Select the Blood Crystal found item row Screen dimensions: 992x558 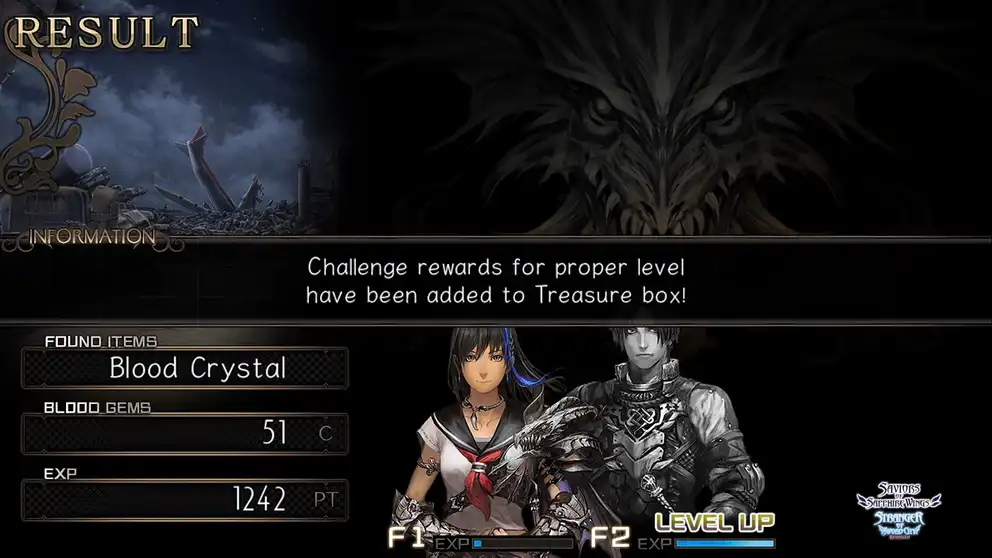point(185,368)
